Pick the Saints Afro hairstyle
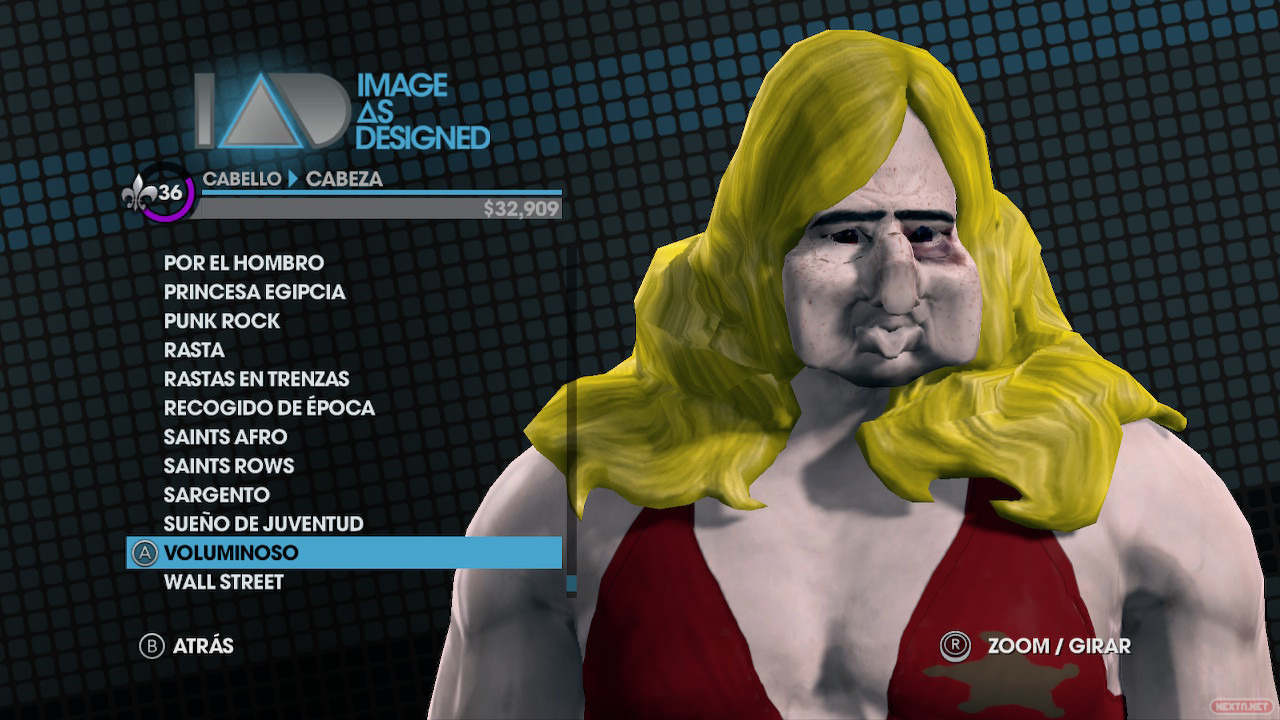Screen dimensions: 1280x720 tap(225, 437)
